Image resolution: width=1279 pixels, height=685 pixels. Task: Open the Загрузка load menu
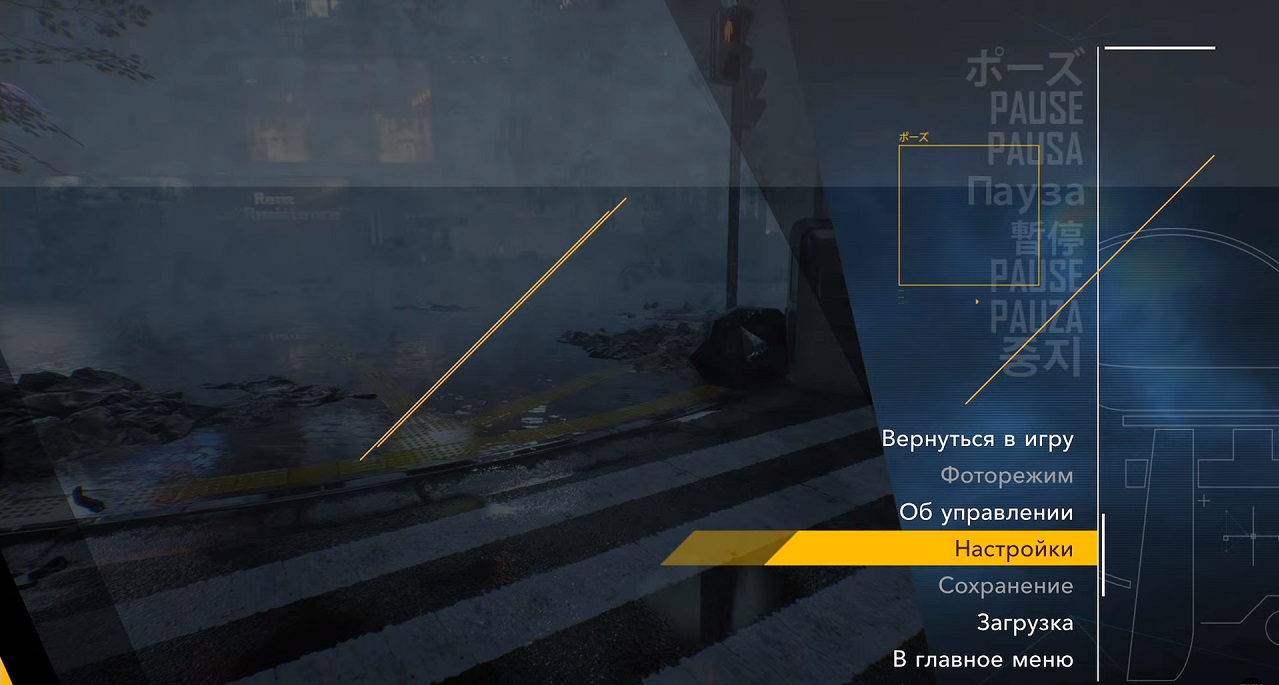coord(1024,623)
